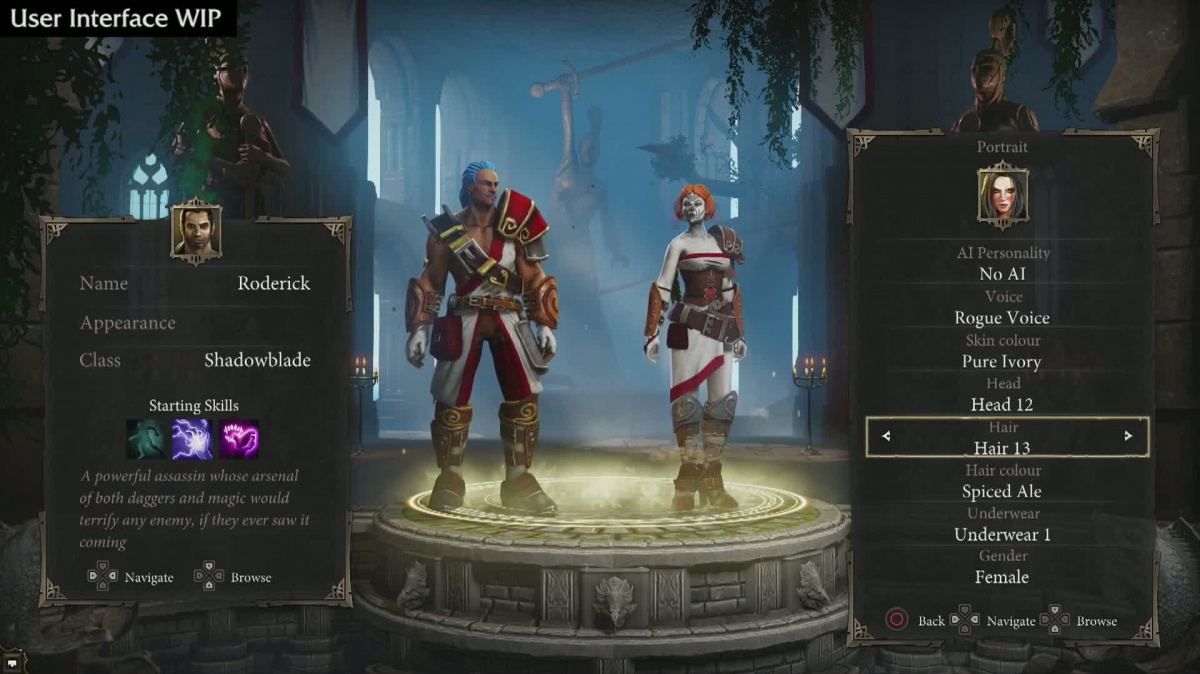Image resolution: width=1200 pixels, height=674 pixels.
Task: Select the green hooded starting skill icon
Action: [x=146, y=439]
